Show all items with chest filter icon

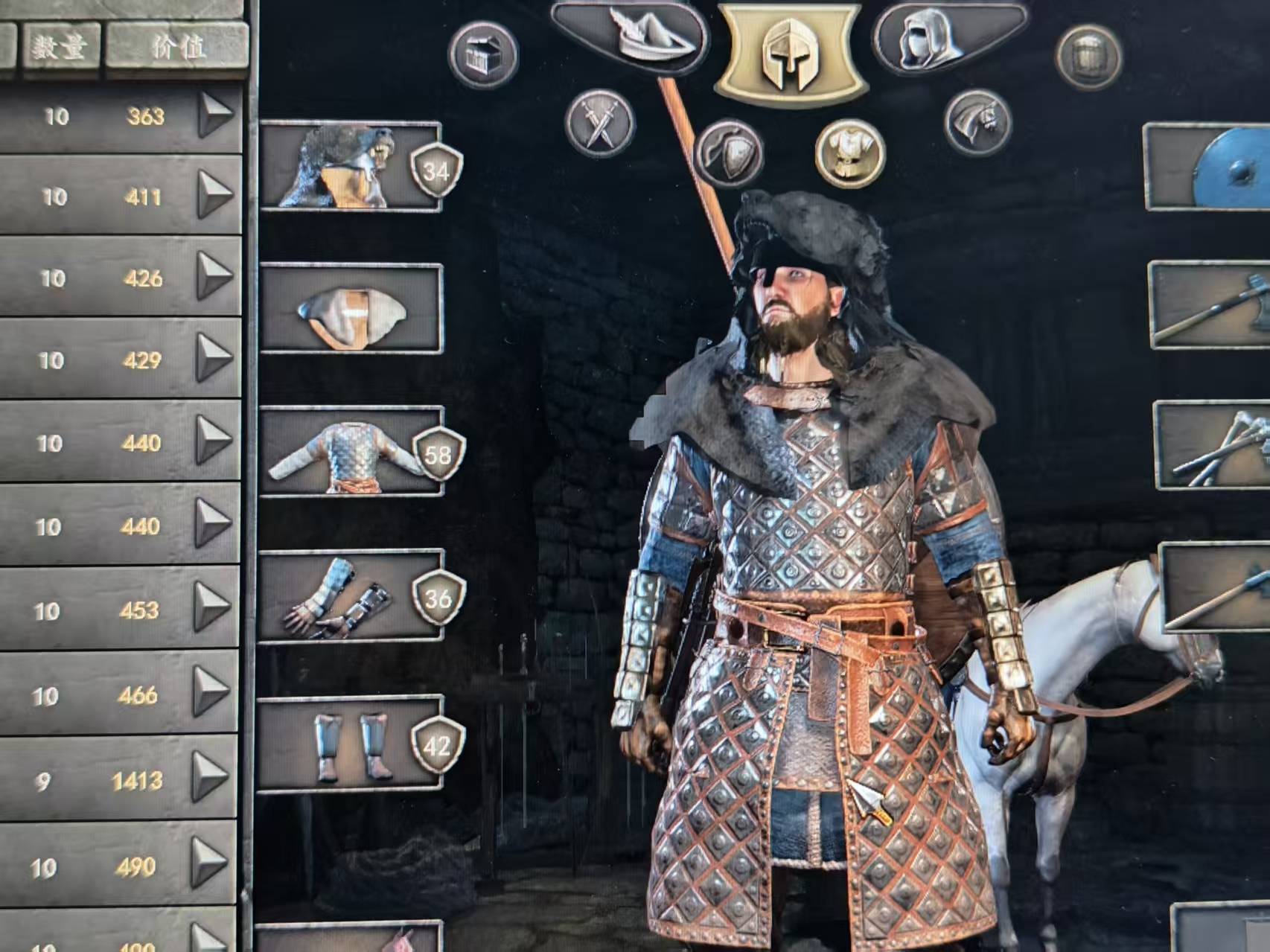tap(483, 54)
